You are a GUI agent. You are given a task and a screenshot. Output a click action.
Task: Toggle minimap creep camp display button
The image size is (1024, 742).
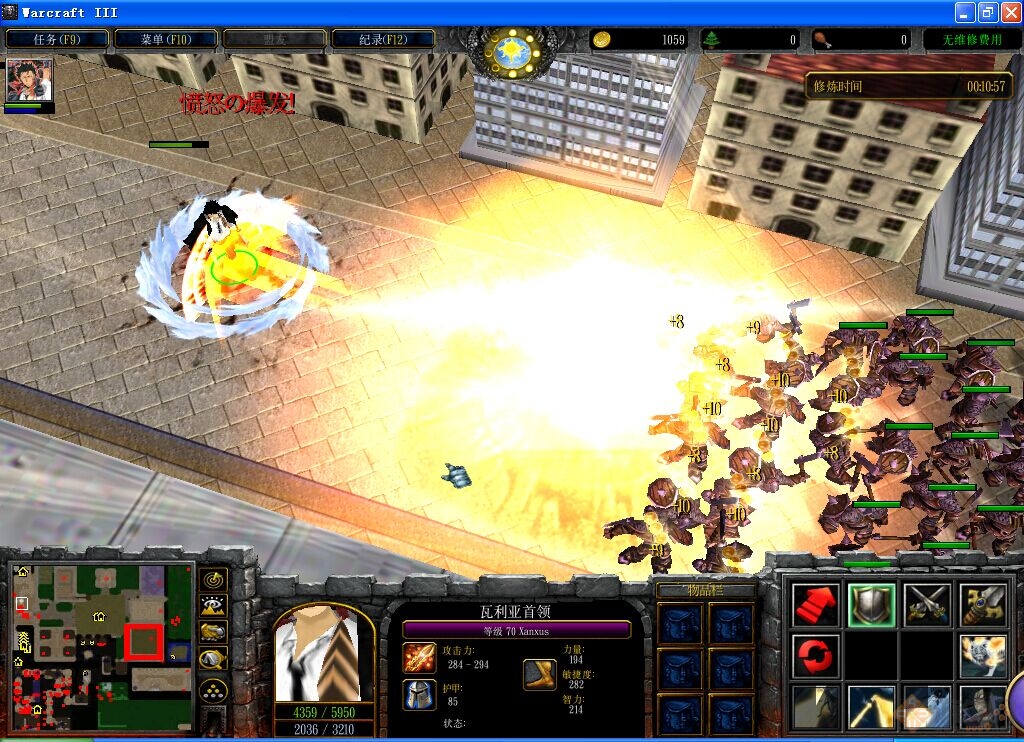pos(213,659)
